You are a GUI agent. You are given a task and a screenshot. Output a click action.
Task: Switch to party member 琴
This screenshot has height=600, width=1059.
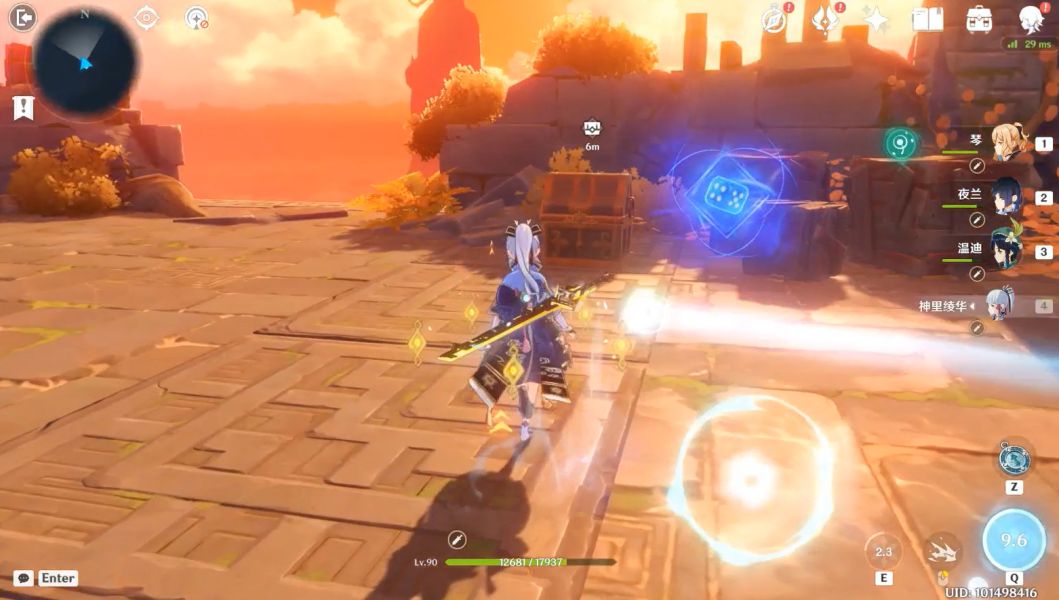coord(1007,144)
